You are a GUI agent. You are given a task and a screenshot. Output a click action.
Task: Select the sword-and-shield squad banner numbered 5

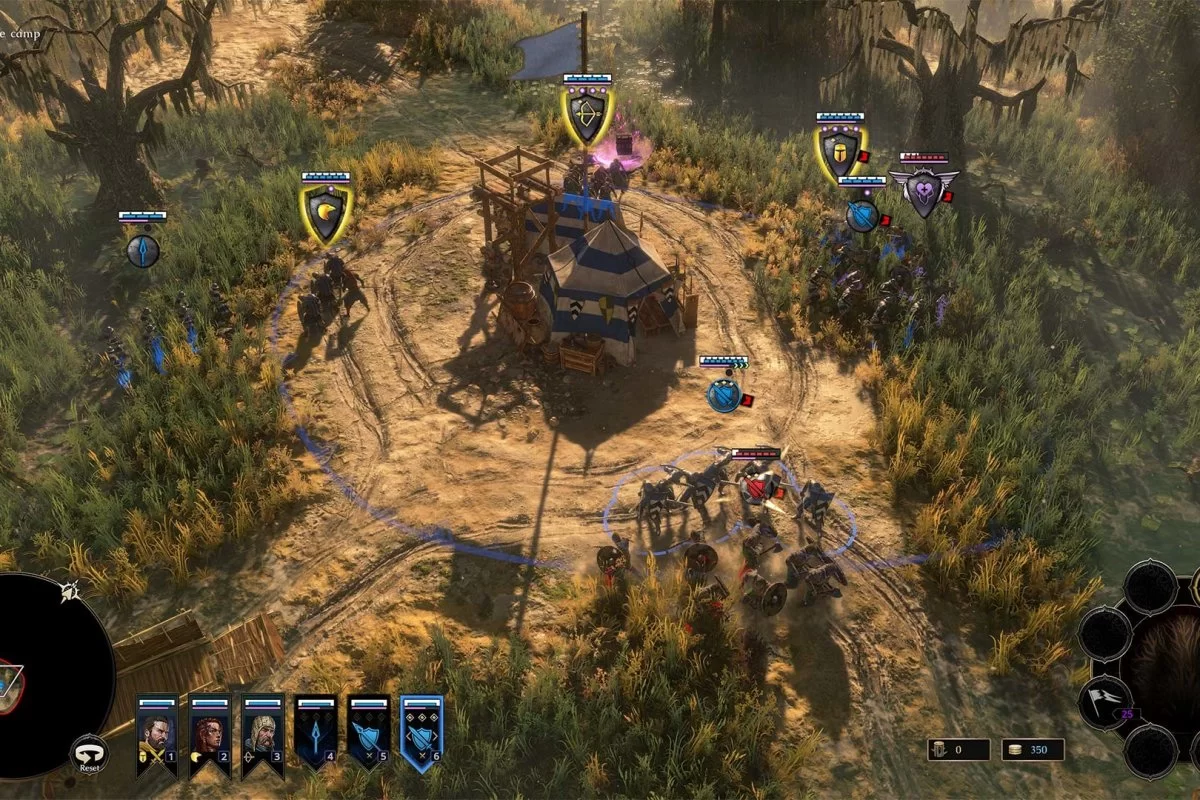click(x=368, y=732)
